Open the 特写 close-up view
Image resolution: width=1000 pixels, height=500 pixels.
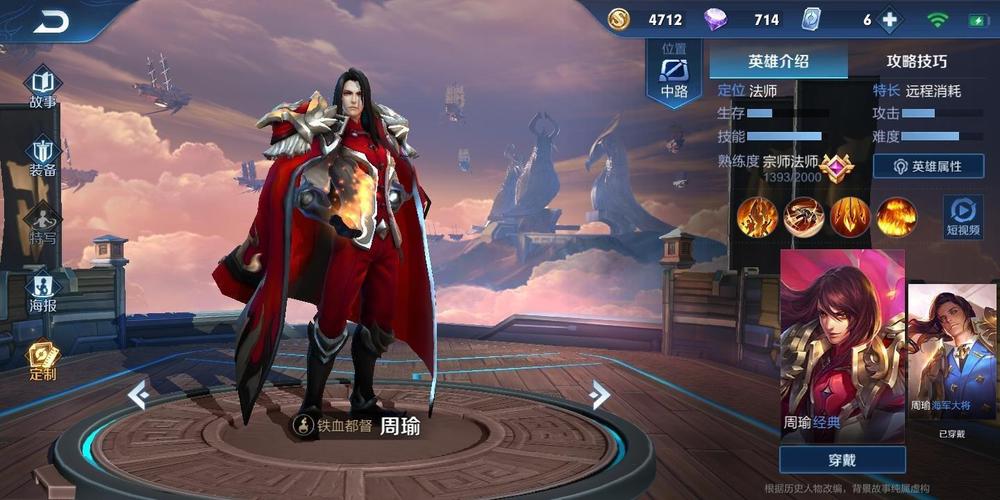tap(43, 224)
